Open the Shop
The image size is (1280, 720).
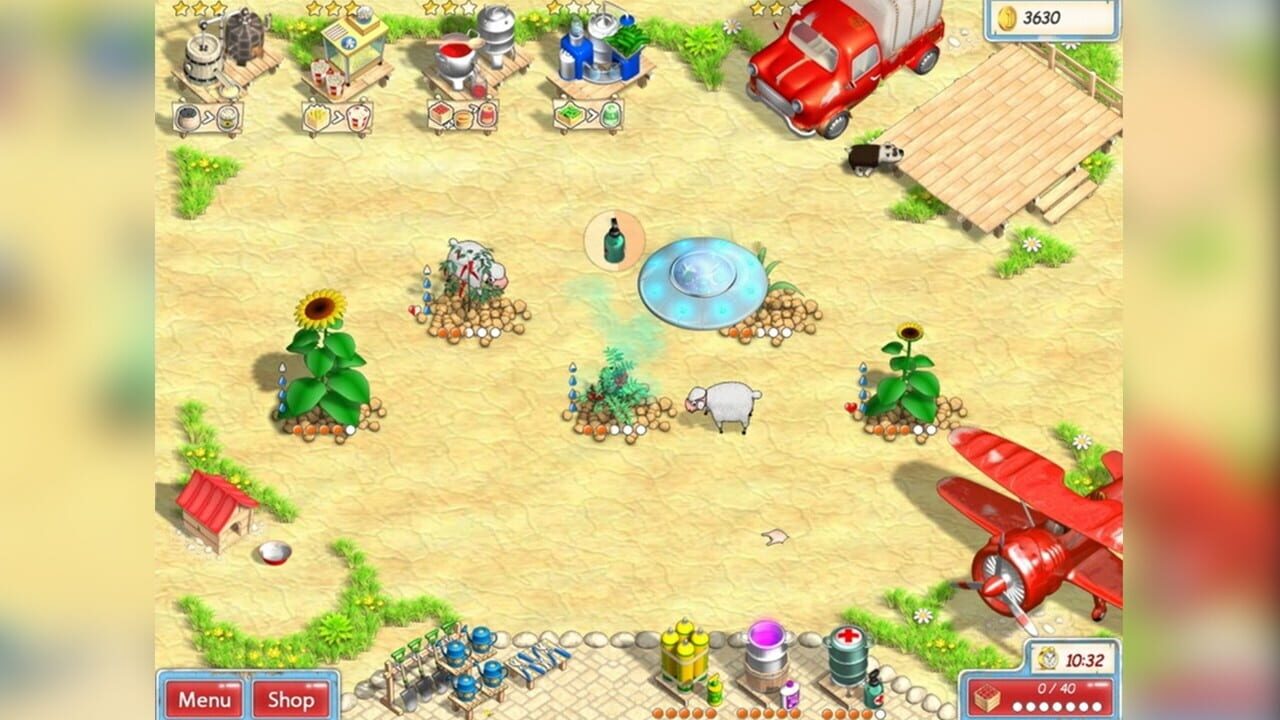point(291,701)
